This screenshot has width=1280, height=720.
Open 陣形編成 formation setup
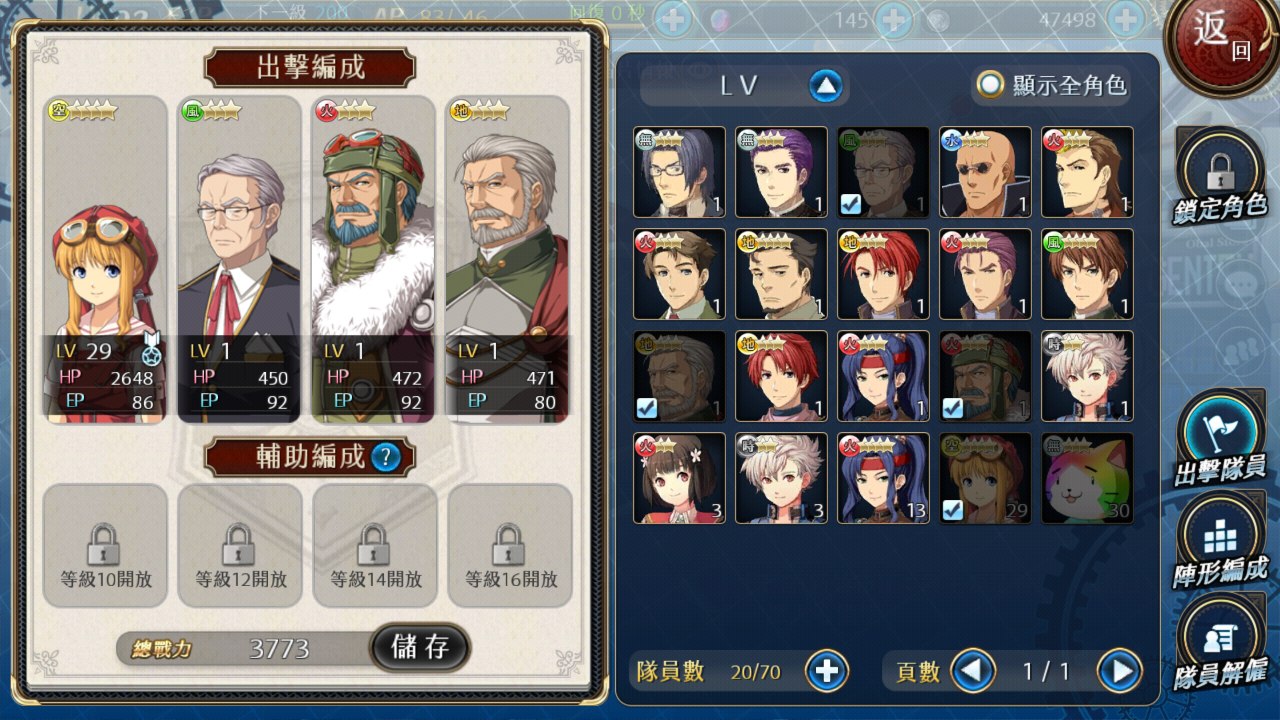1220,543
